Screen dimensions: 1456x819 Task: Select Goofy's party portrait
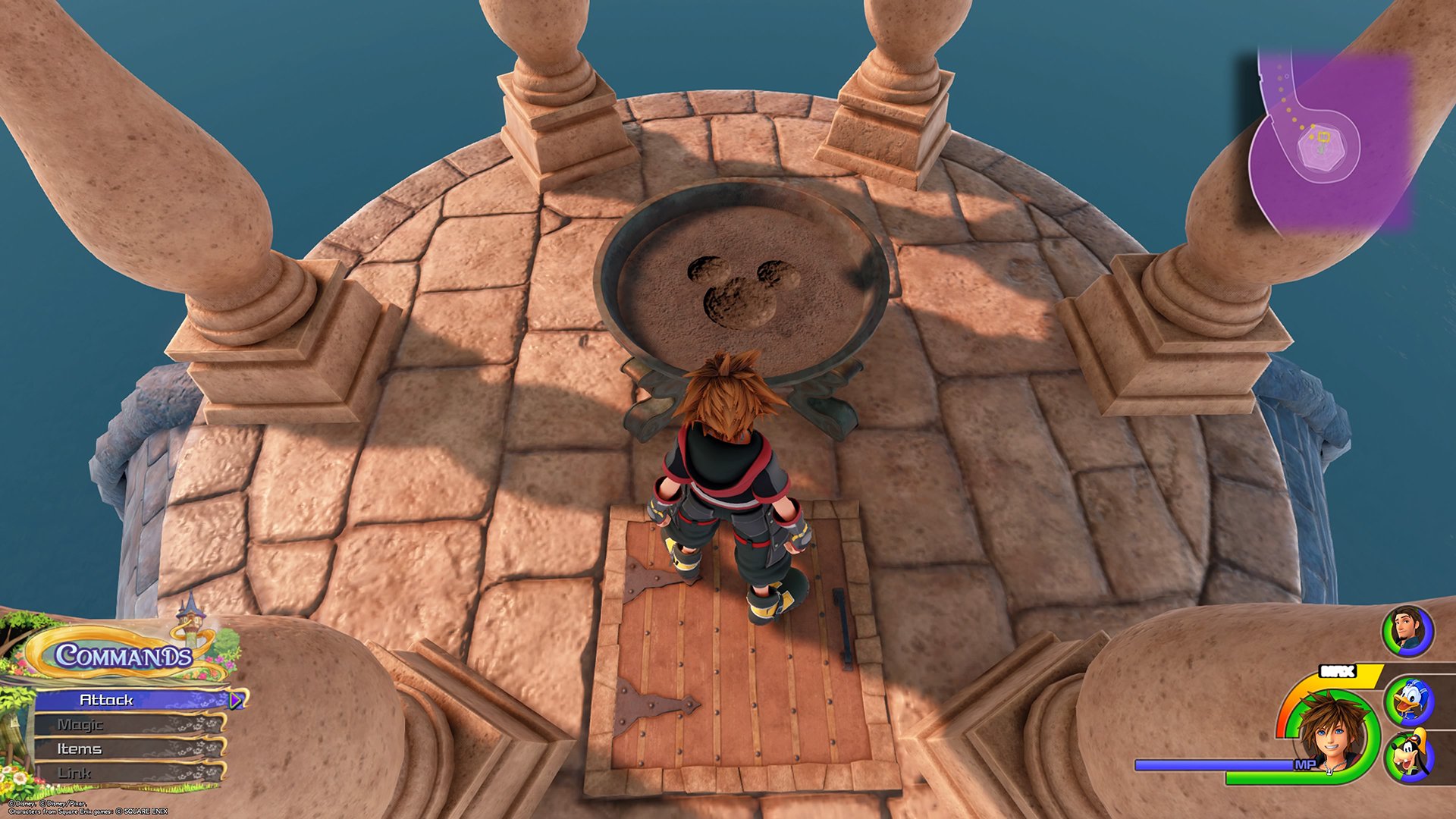click(x=1408, y=756)
